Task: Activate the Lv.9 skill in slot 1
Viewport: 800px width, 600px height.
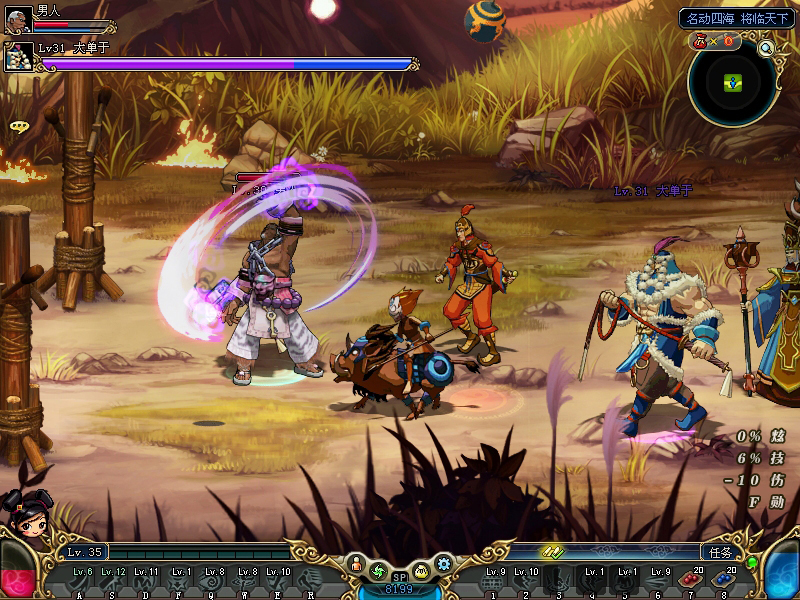Action: pos(491,580)
